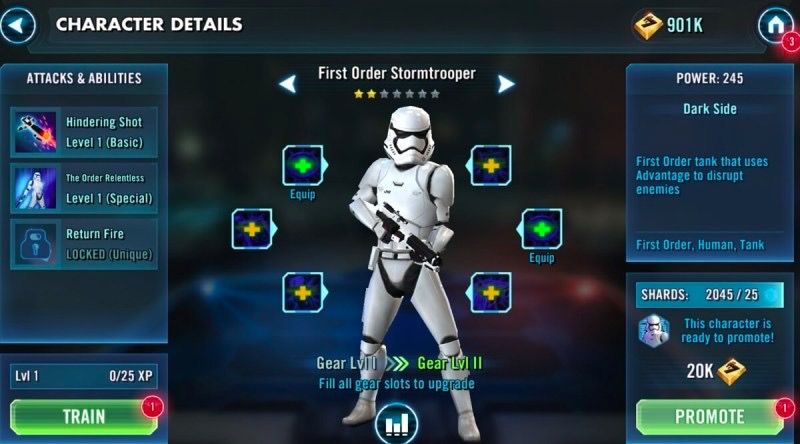Select the Hindering Shot ability
The height and width of the screenshot is (444, 800).
83,132
